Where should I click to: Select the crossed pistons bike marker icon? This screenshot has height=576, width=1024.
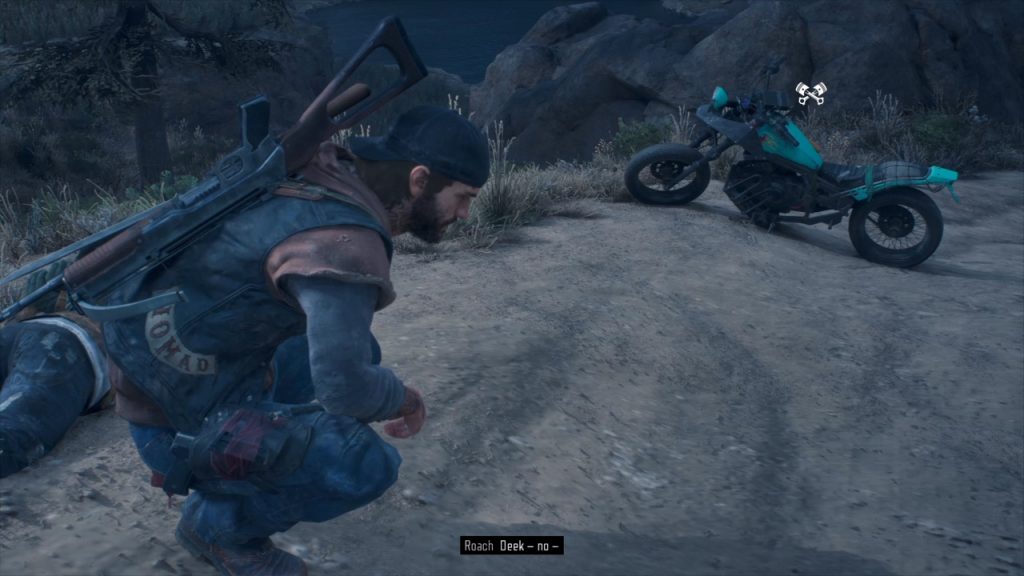click(x=810, y=93)
